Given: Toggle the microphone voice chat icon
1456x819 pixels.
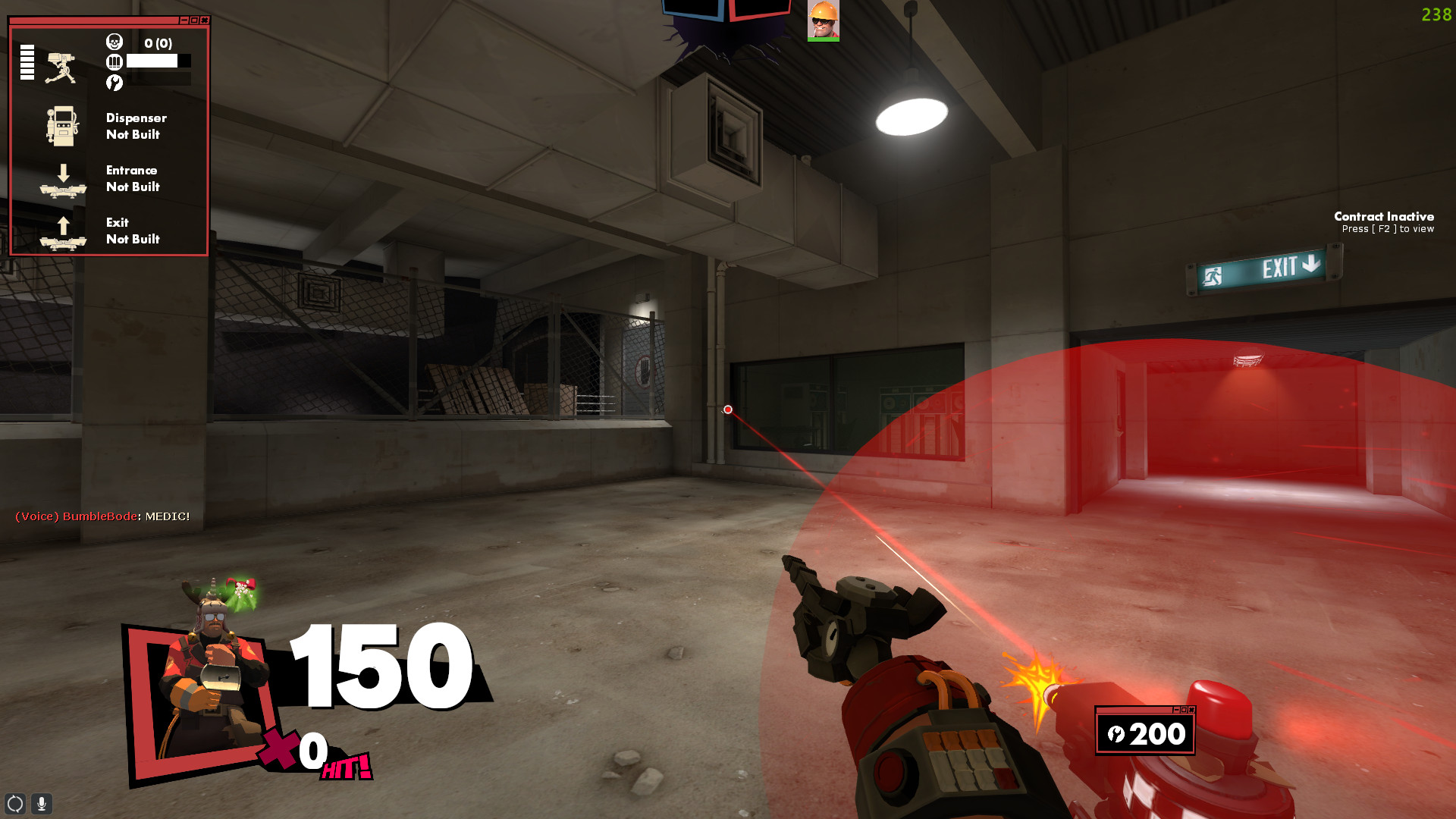Looking at the screenshot, I should (41, 802).
